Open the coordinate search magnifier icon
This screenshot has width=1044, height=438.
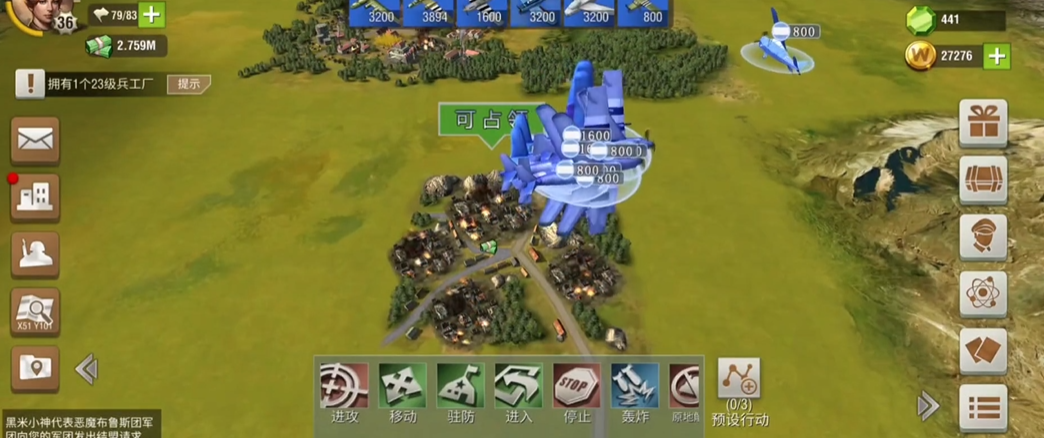click(x=35, y=312)
